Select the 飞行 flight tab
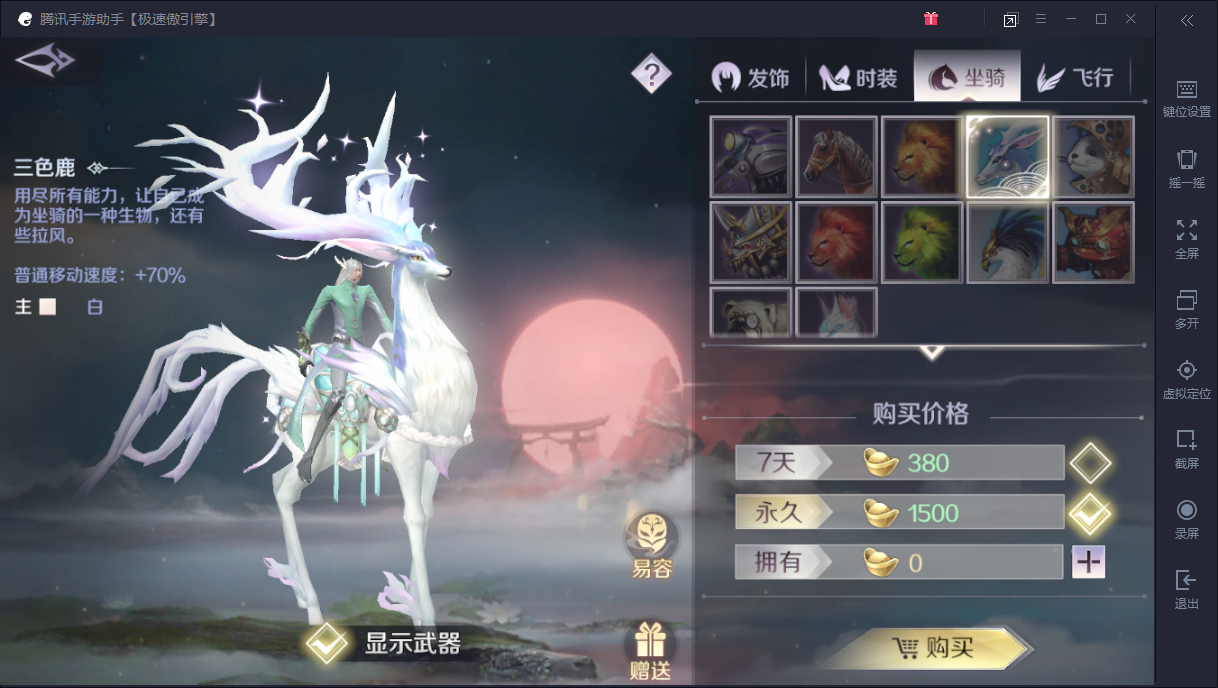 (1075, 78)
